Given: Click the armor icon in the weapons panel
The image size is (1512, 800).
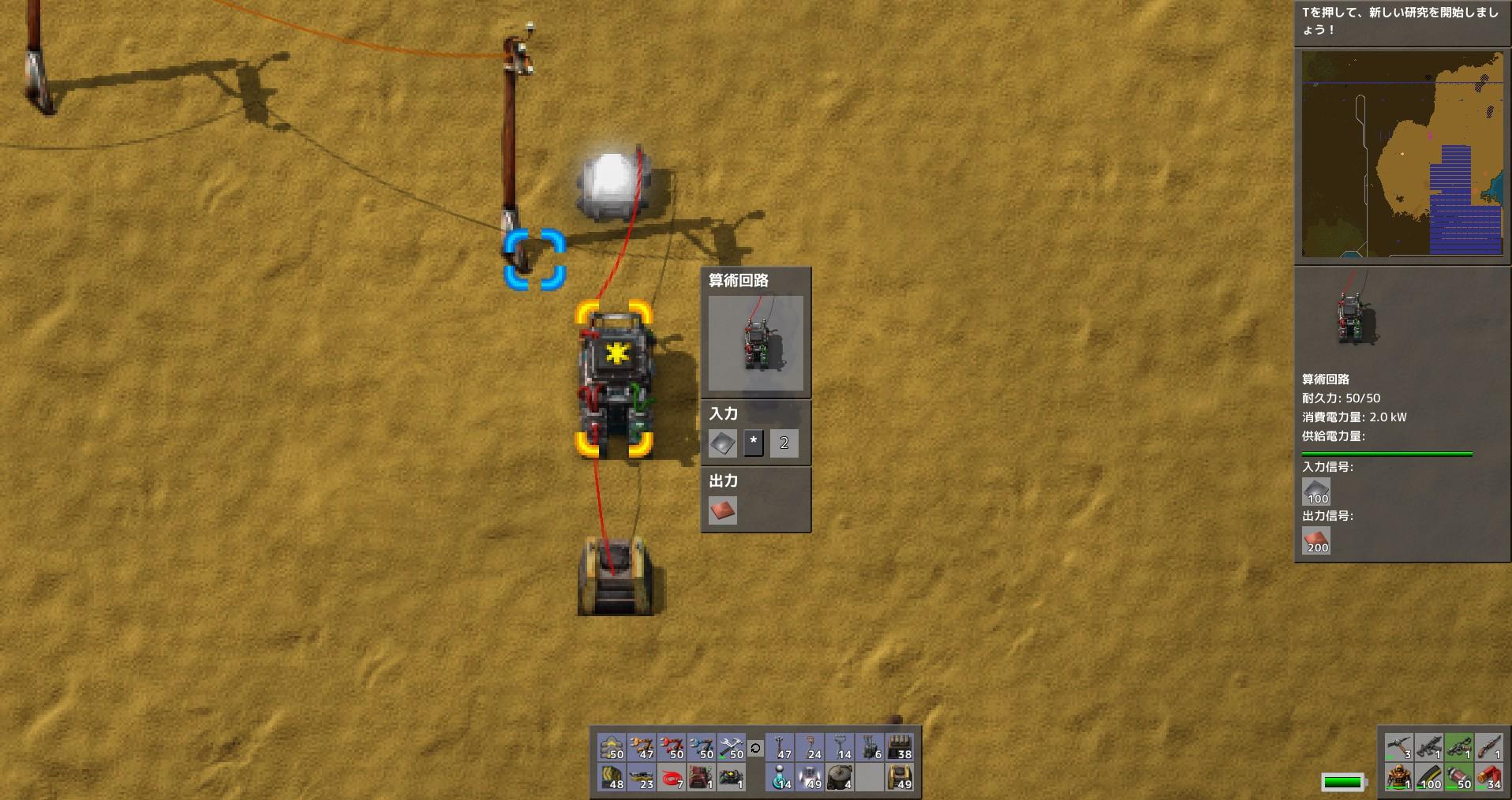Looking at the screenshot, I should pos(1398,779).
